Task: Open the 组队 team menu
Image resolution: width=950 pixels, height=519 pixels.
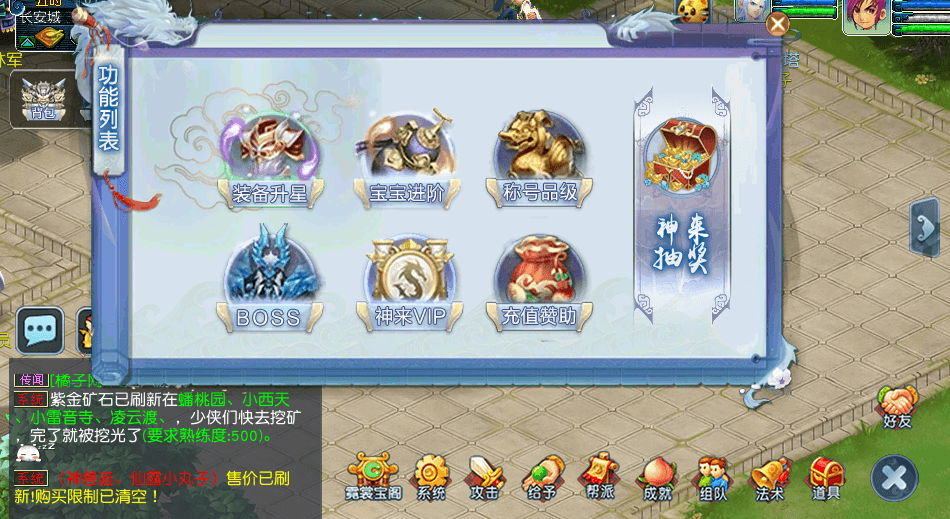Action: (713, 477)
